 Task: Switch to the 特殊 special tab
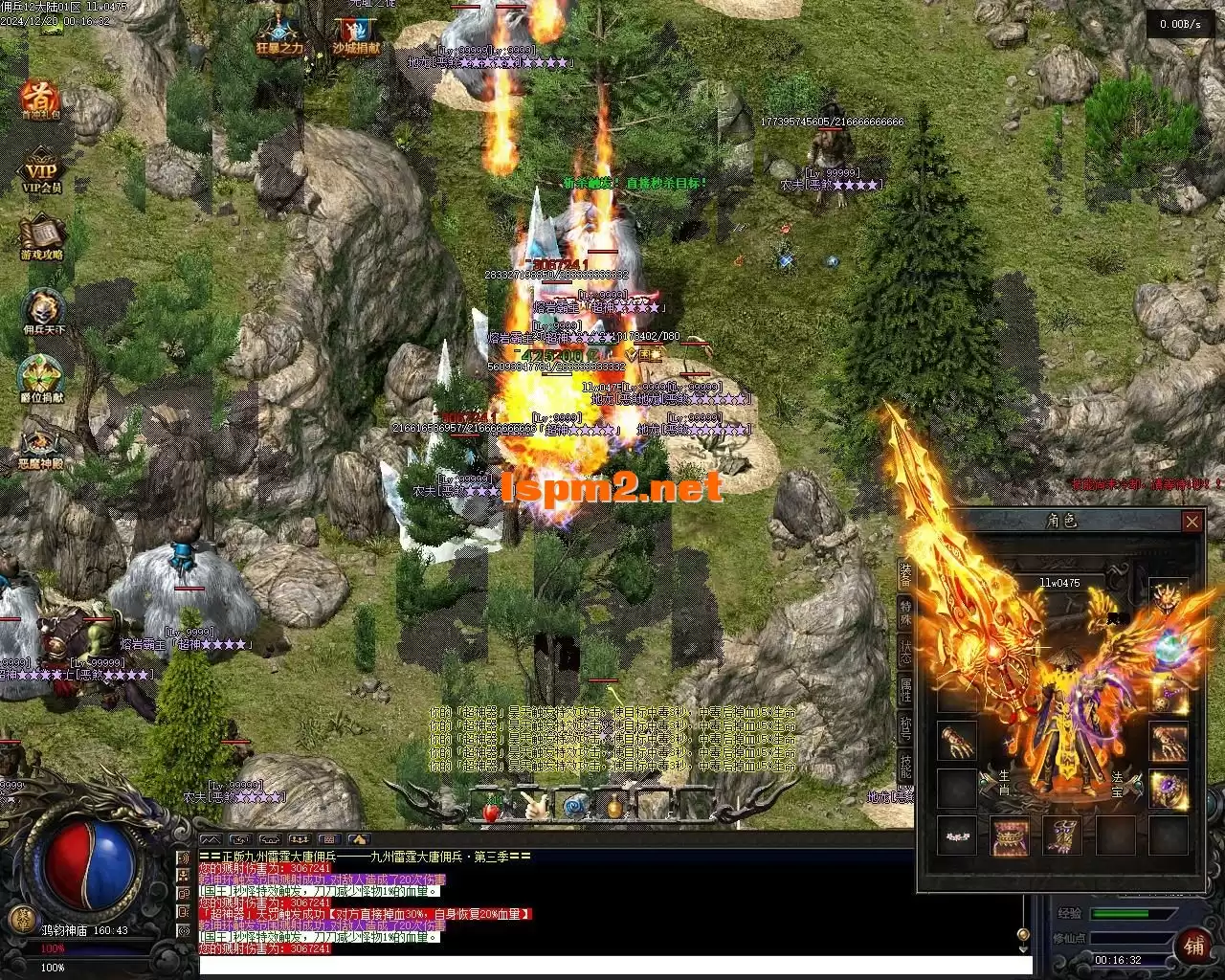coord(905,612)
